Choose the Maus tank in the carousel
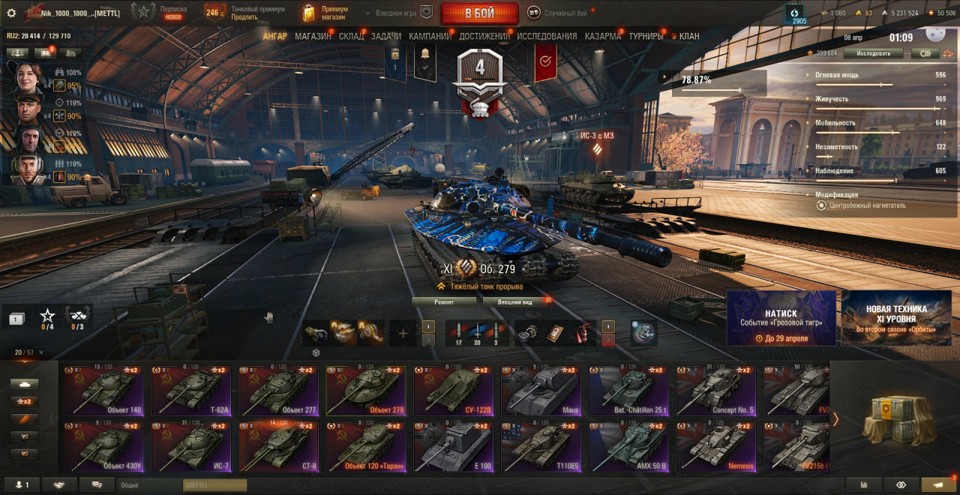 tap(539, 391)
